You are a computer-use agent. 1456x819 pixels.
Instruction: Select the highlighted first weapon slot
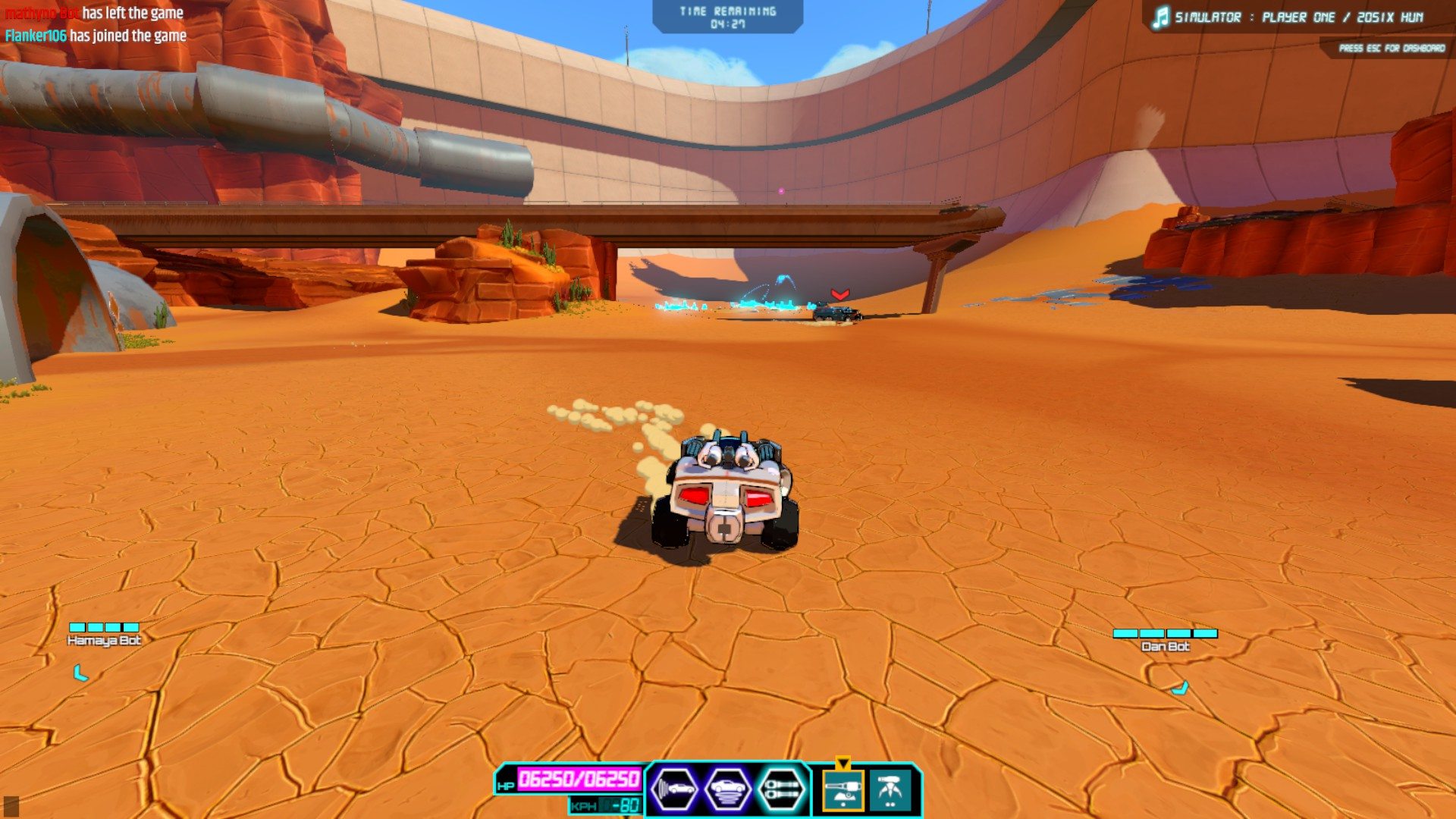coord(843,790)
